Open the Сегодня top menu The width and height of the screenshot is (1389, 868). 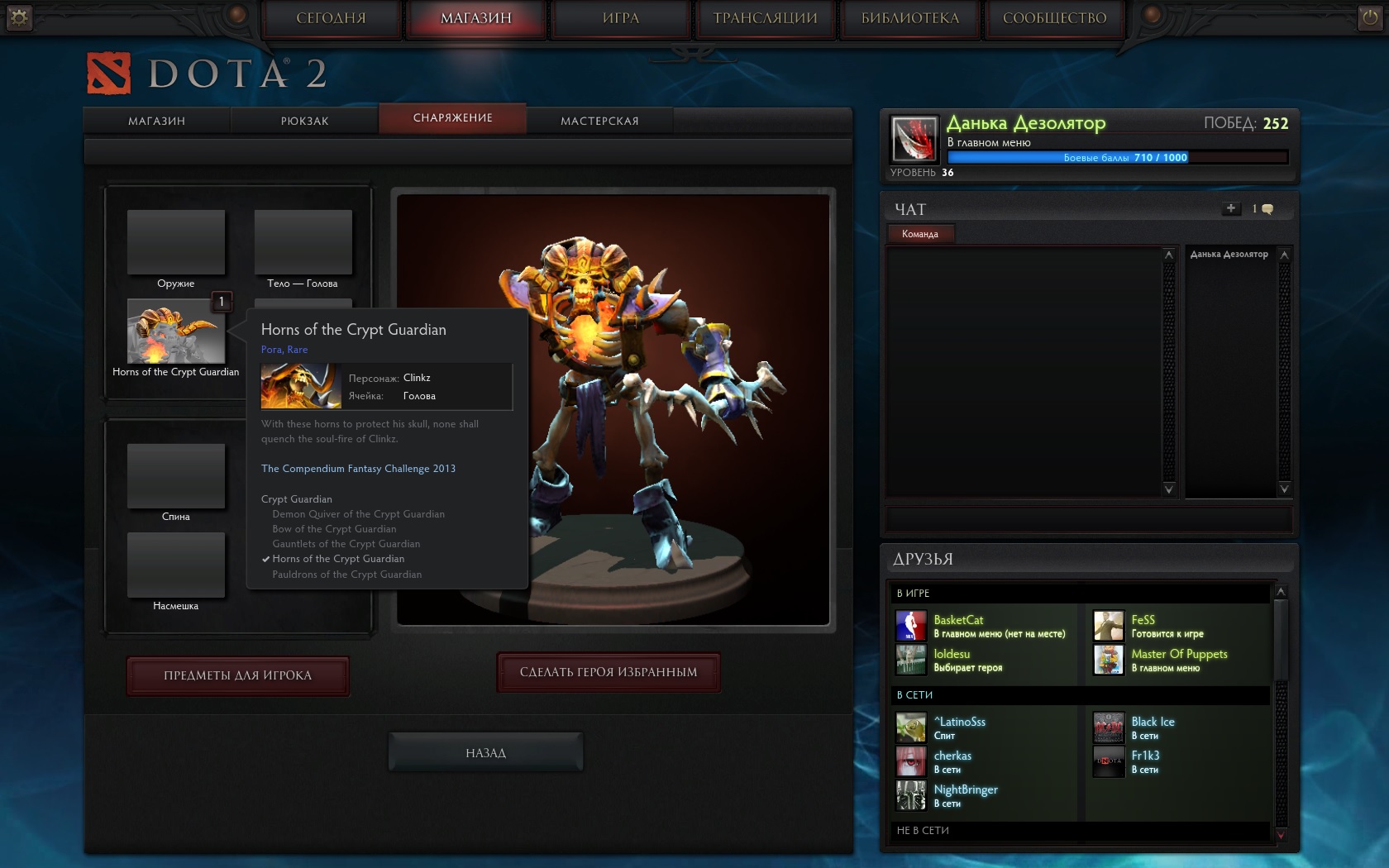click(331, 18)
